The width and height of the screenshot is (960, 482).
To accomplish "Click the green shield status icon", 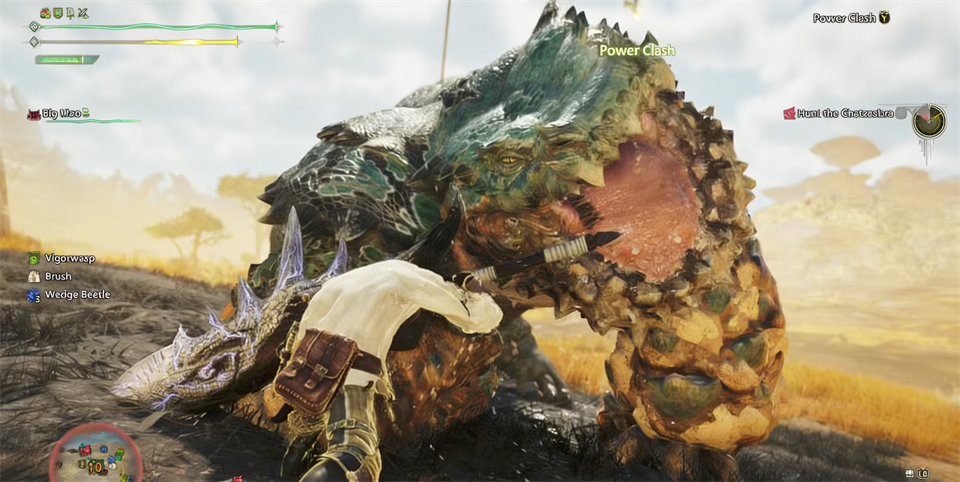I will 58,13.
